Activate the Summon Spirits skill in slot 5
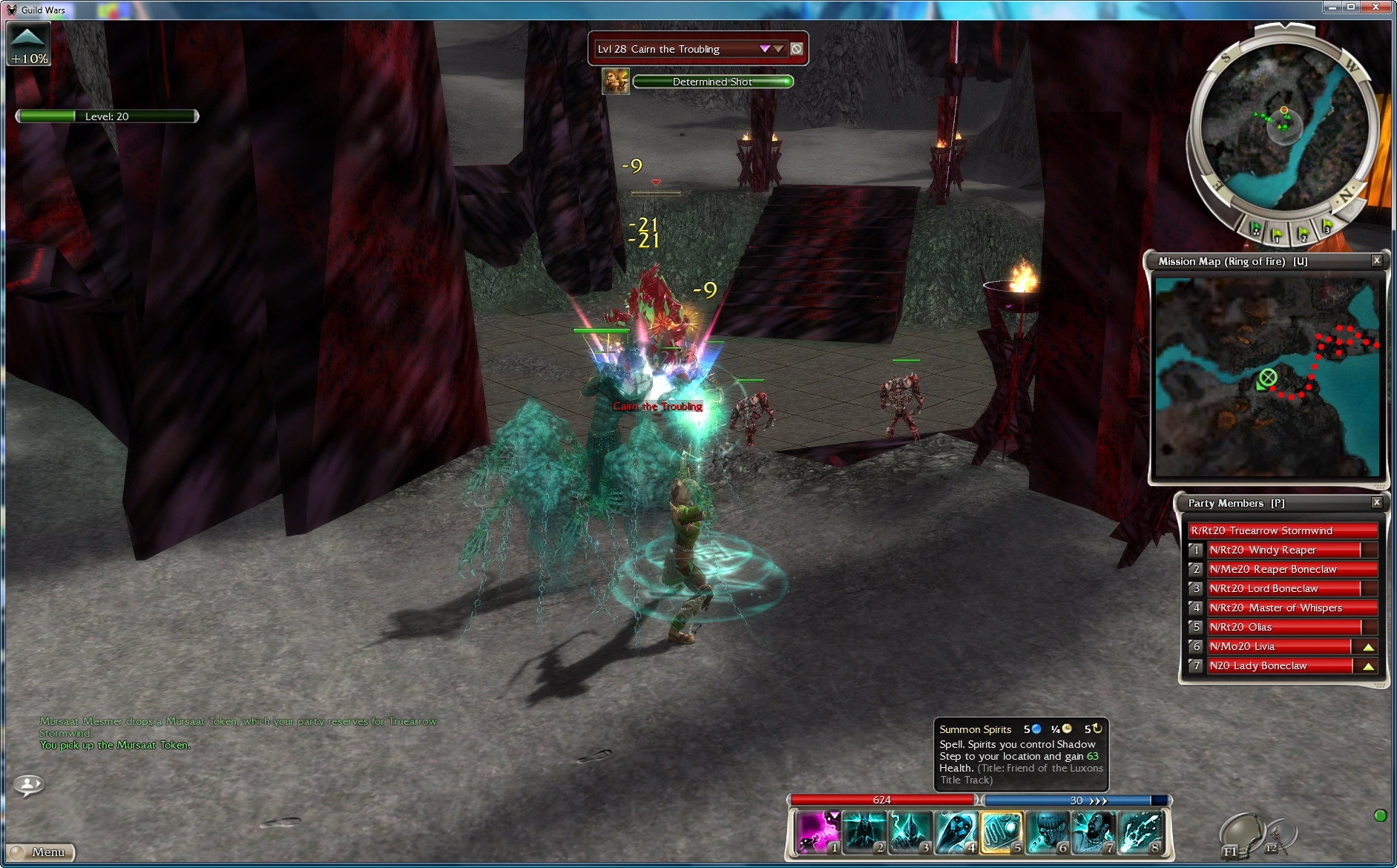This screenshot has height=868, width=1397. click(x=1001, y=832)
